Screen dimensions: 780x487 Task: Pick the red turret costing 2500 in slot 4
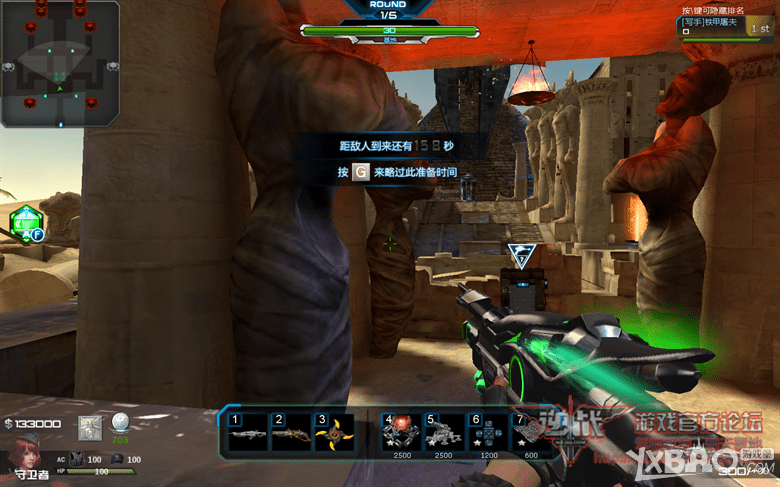(x=401, y=432)
